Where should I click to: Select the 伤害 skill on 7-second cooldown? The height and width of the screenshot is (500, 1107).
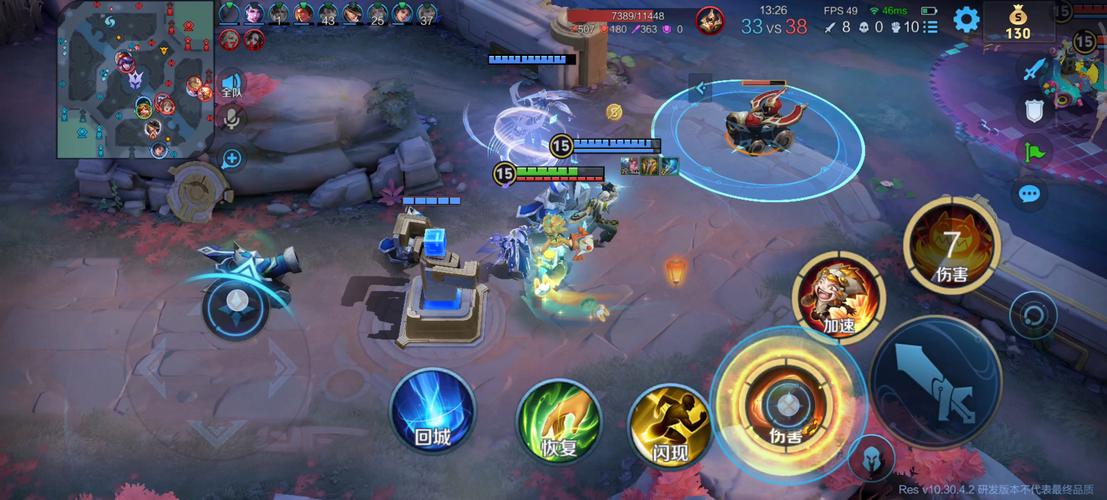click(952, 245)
